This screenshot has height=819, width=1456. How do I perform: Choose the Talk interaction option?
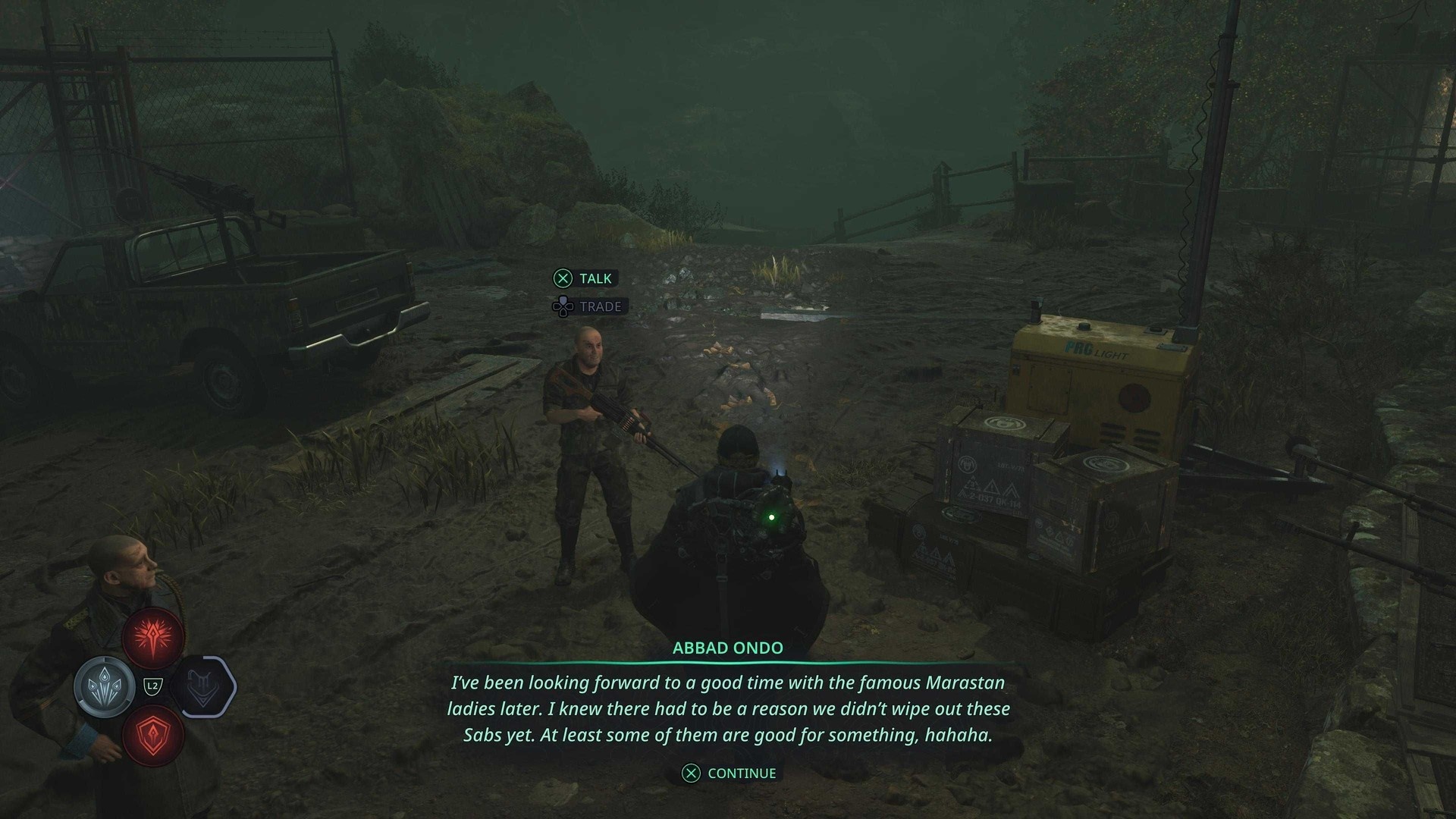click(x=584, y=279)
